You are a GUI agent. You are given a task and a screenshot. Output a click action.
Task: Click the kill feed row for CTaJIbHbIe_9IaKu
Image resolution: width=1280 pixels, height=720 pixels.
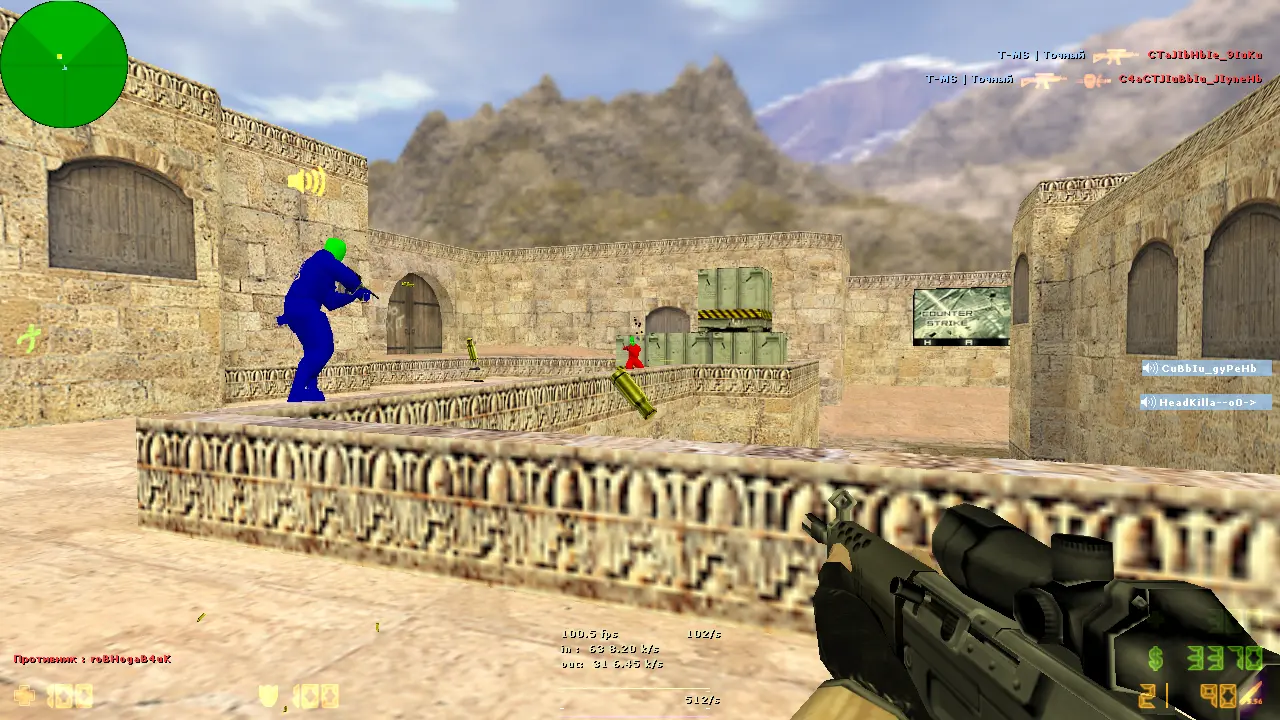tap(1130, 55)
